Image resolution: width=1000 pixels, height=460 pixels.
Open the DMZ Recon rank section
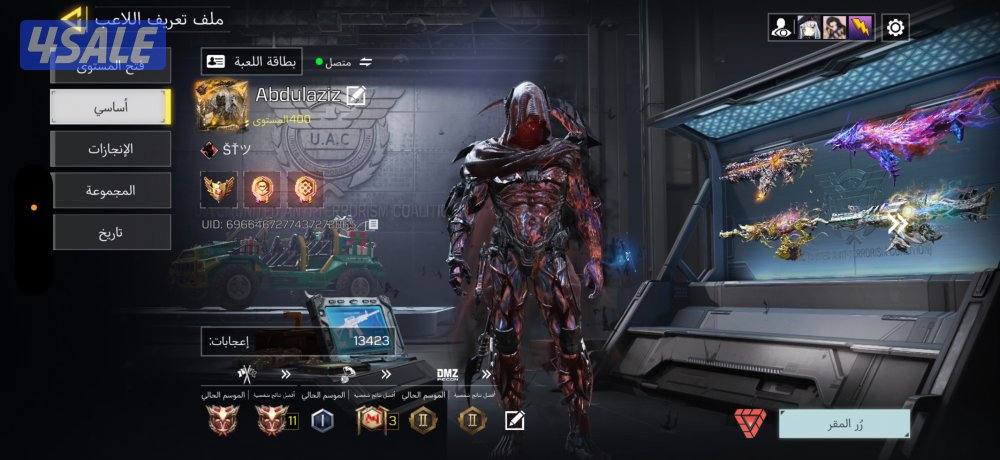[x=447, y=375]
